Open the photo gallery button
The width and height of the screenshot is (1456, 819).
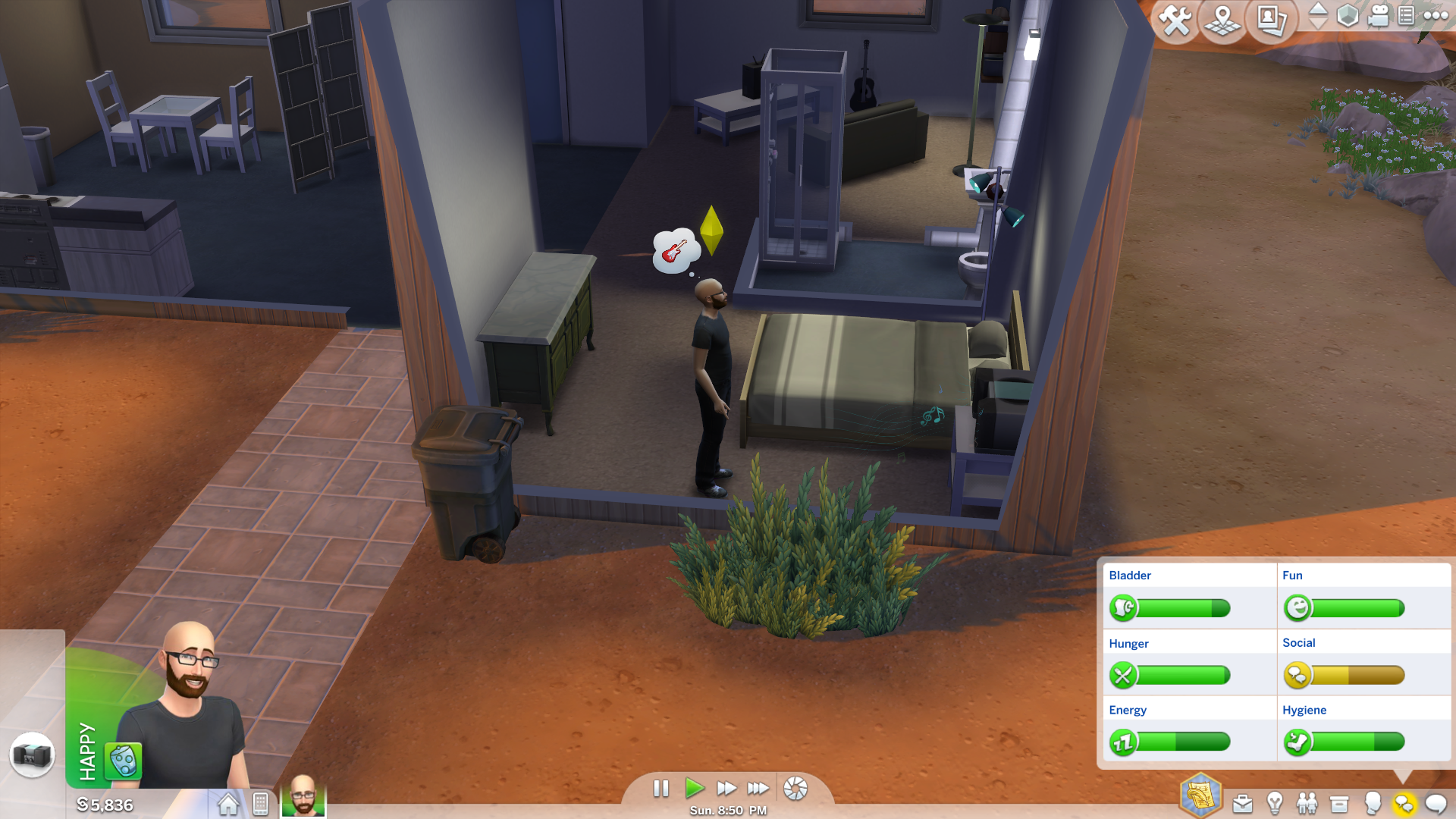[1271, 20]
